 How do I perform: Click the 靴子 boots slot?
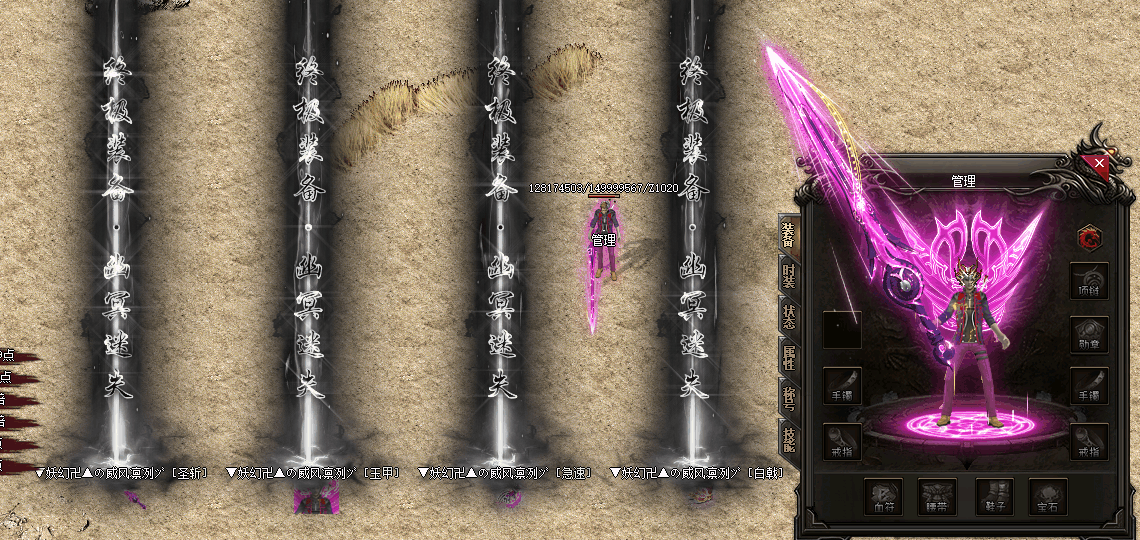(994, 496)
